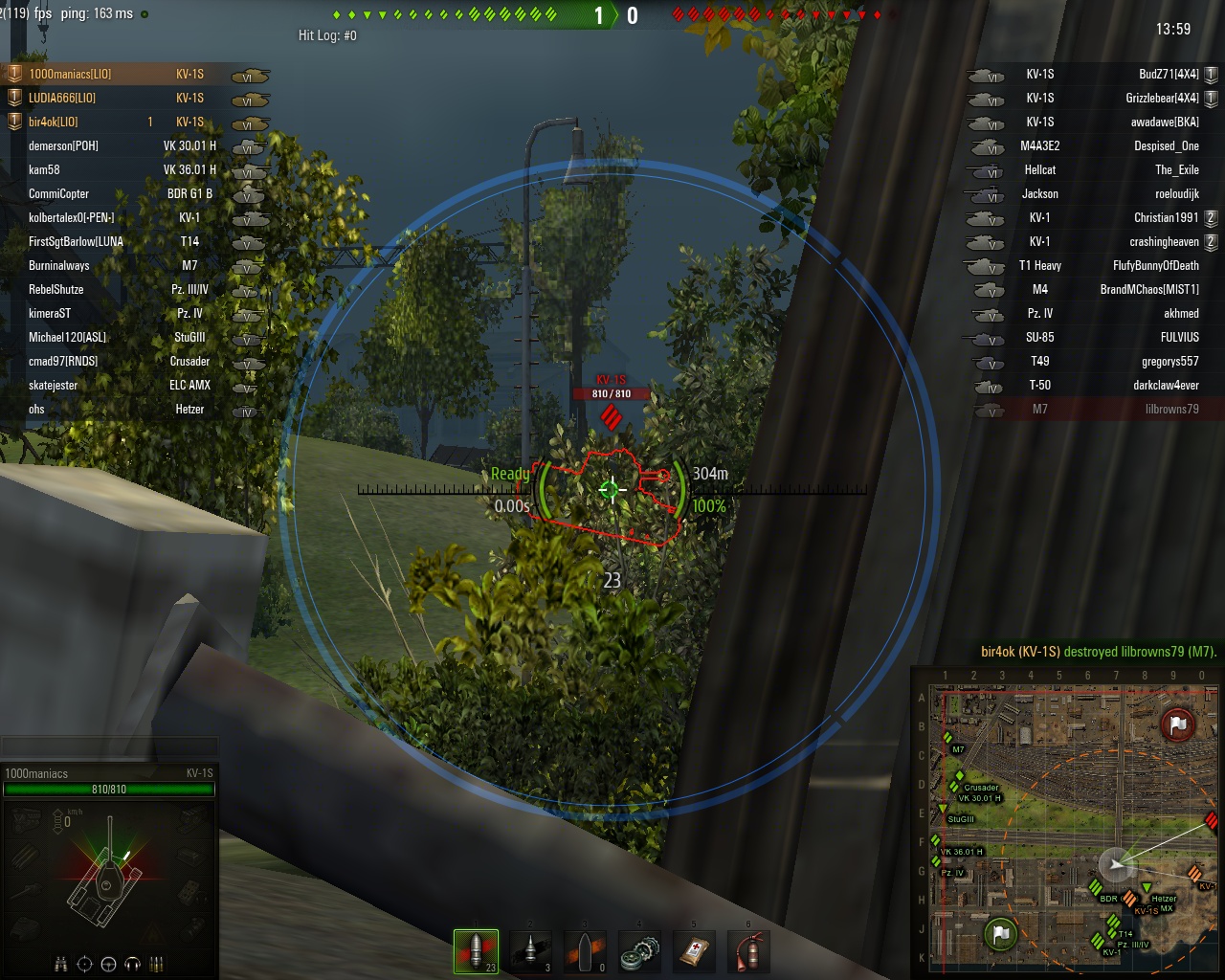The height and width of the screenshot is (980, 1225).
Task: Activate the first aid kit consumable
Action: click(694, 950)
